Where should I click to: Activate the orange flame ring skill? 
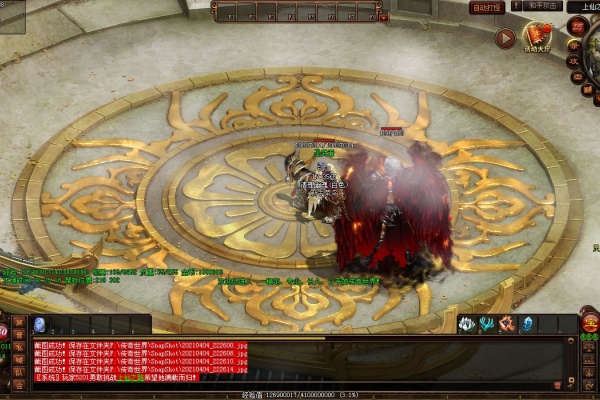pyautogui.click(x=506, y=324)
